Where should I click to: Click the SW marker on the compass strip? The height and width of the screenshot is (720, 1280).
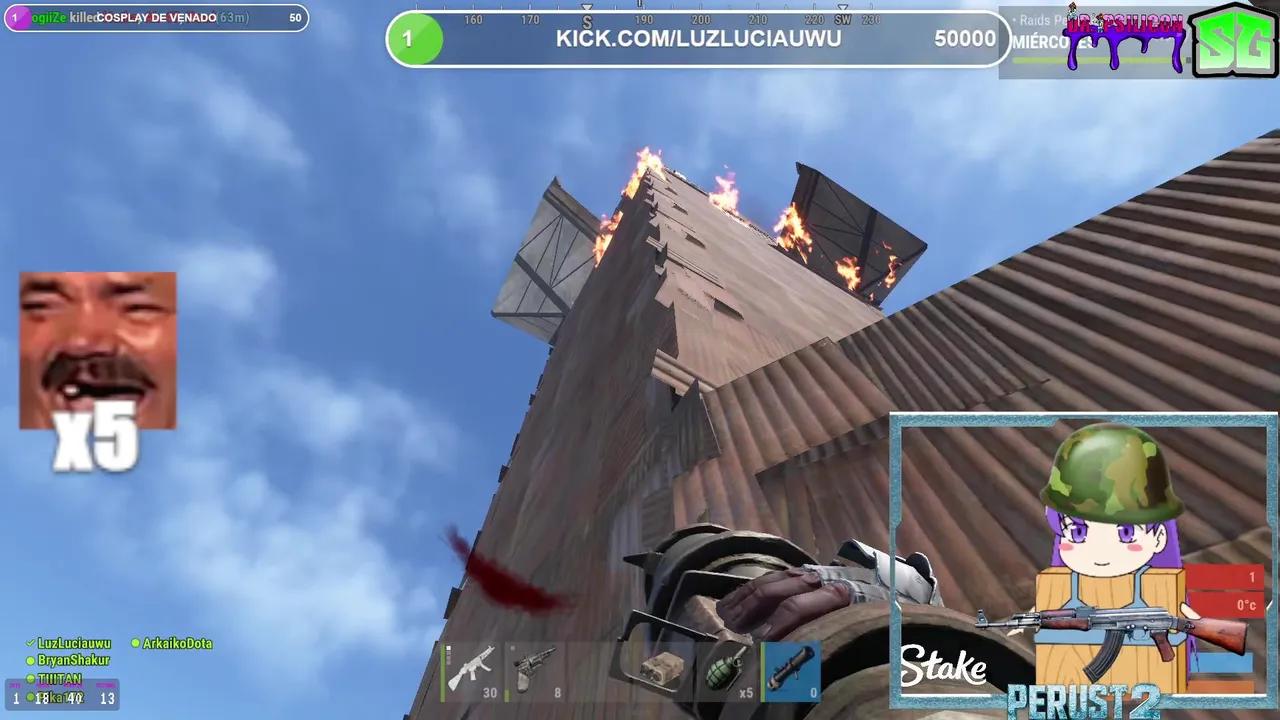(843, 18)
